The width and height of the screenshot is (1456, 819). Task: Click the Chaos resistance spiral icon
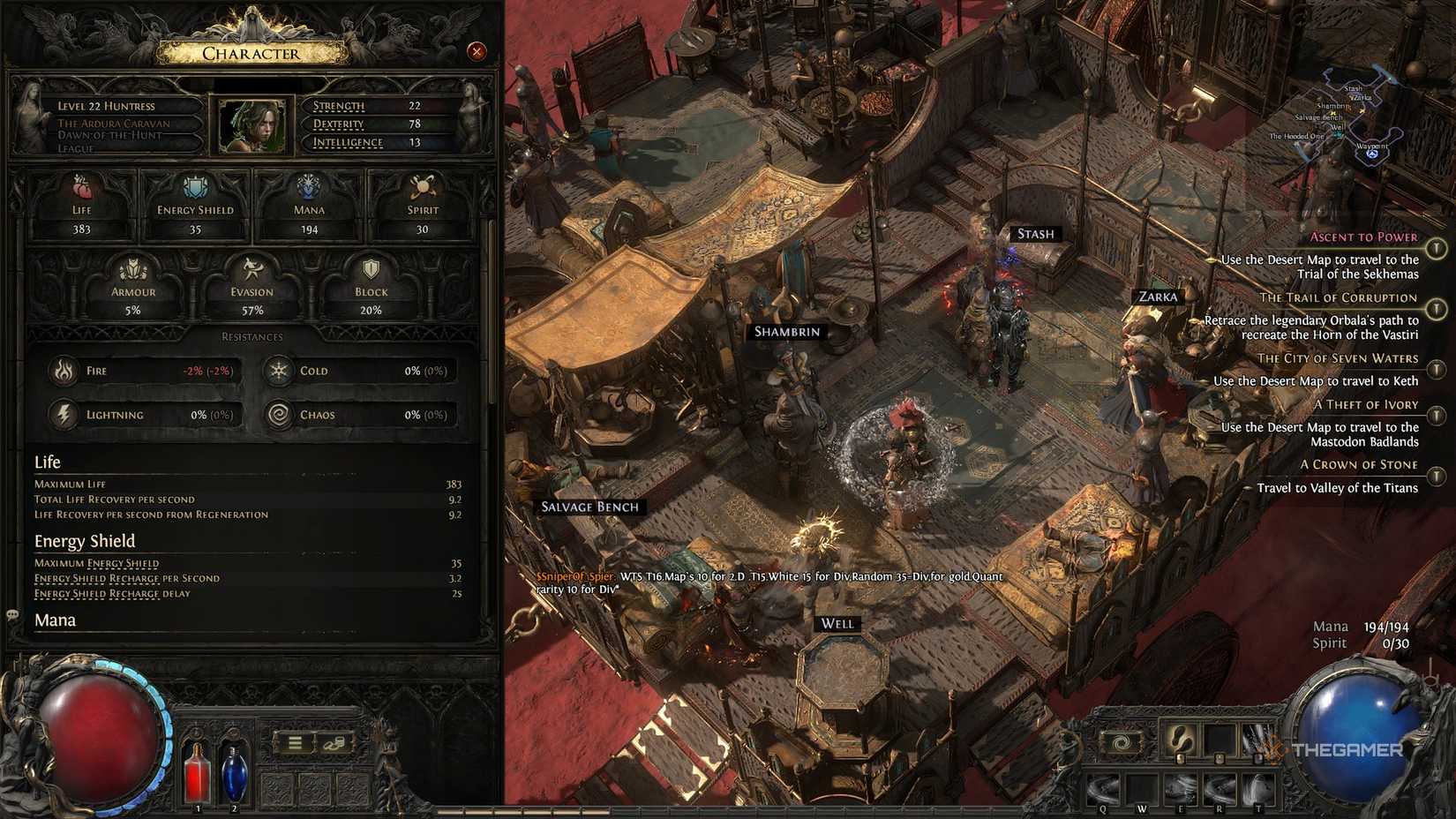pos(279,414)
